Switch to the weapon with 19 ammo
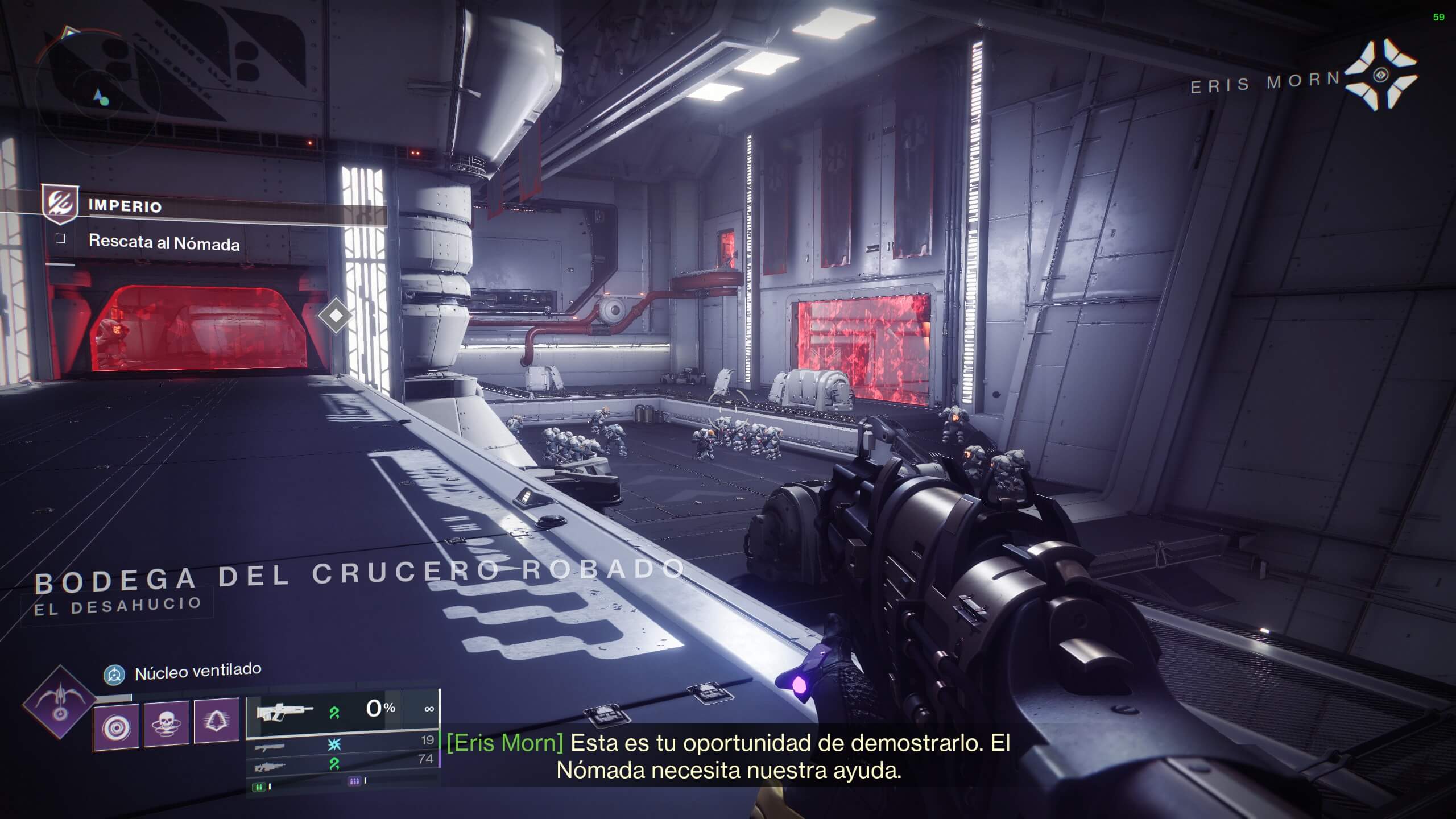Screen dimensions: 1456x819 [x=341, y=744]
